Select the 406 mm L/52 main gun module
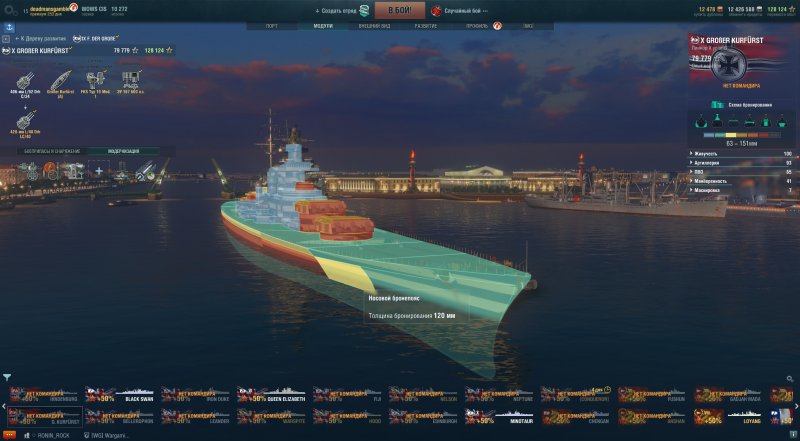 point(21,81)
